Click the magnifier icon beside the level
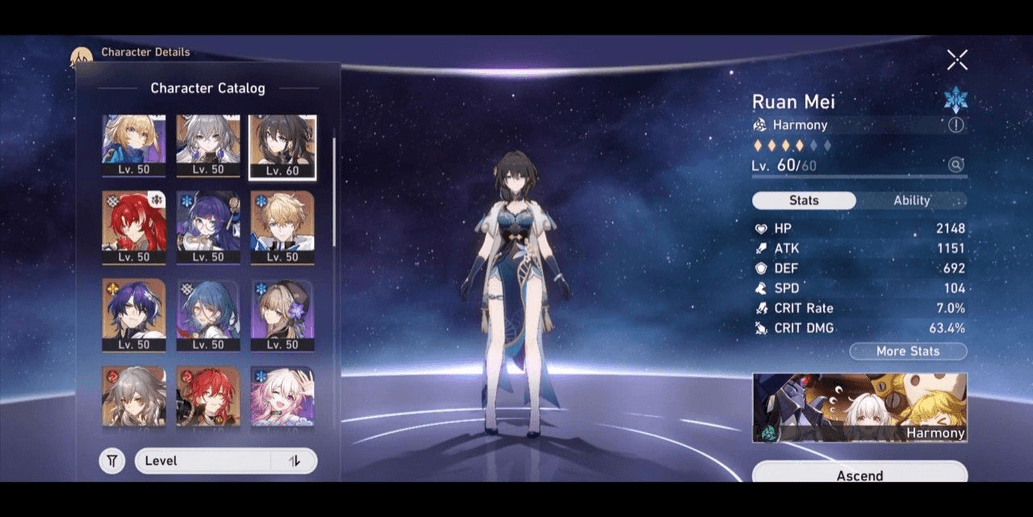The width and height of the screenshot is (1033, 517). (x=956, y=165)
